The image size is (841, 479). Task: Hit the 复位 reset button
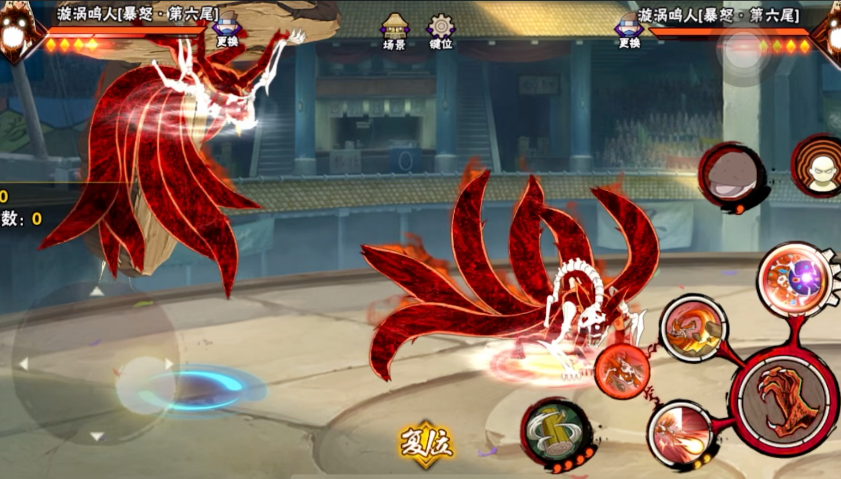pyautogui.click(x=425, y=440)
